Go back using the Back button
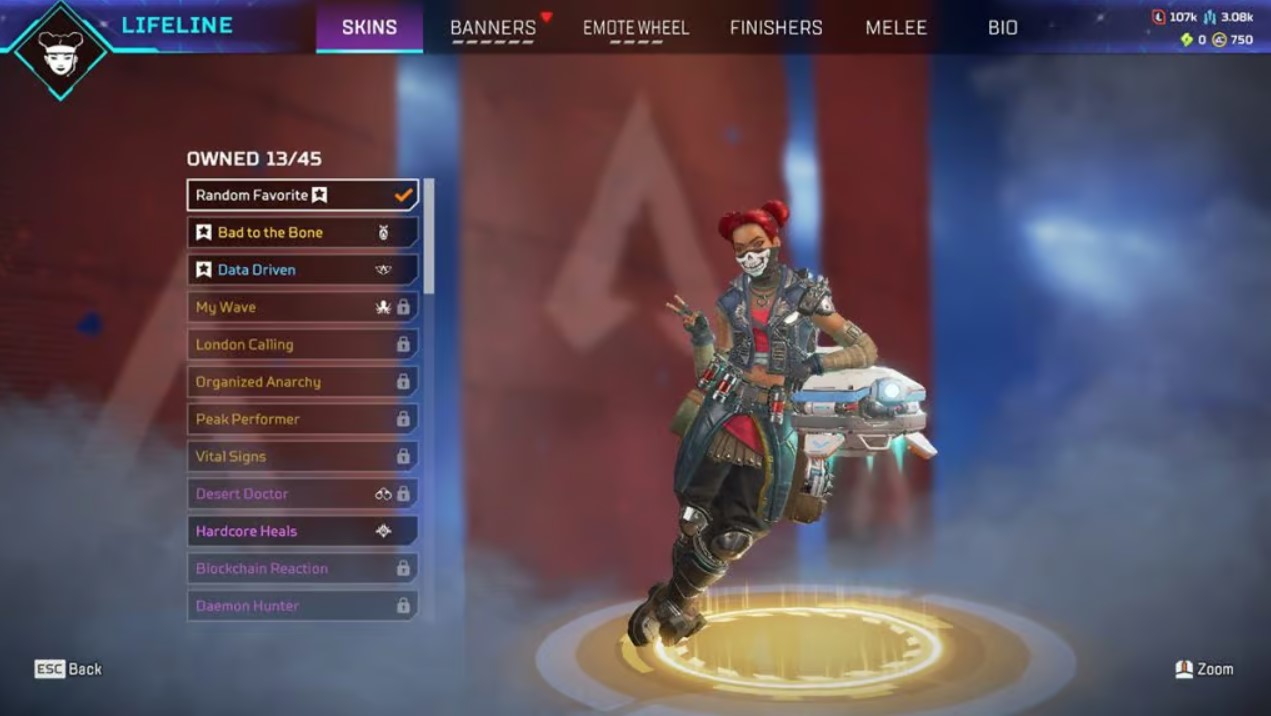 coord(69,669)
